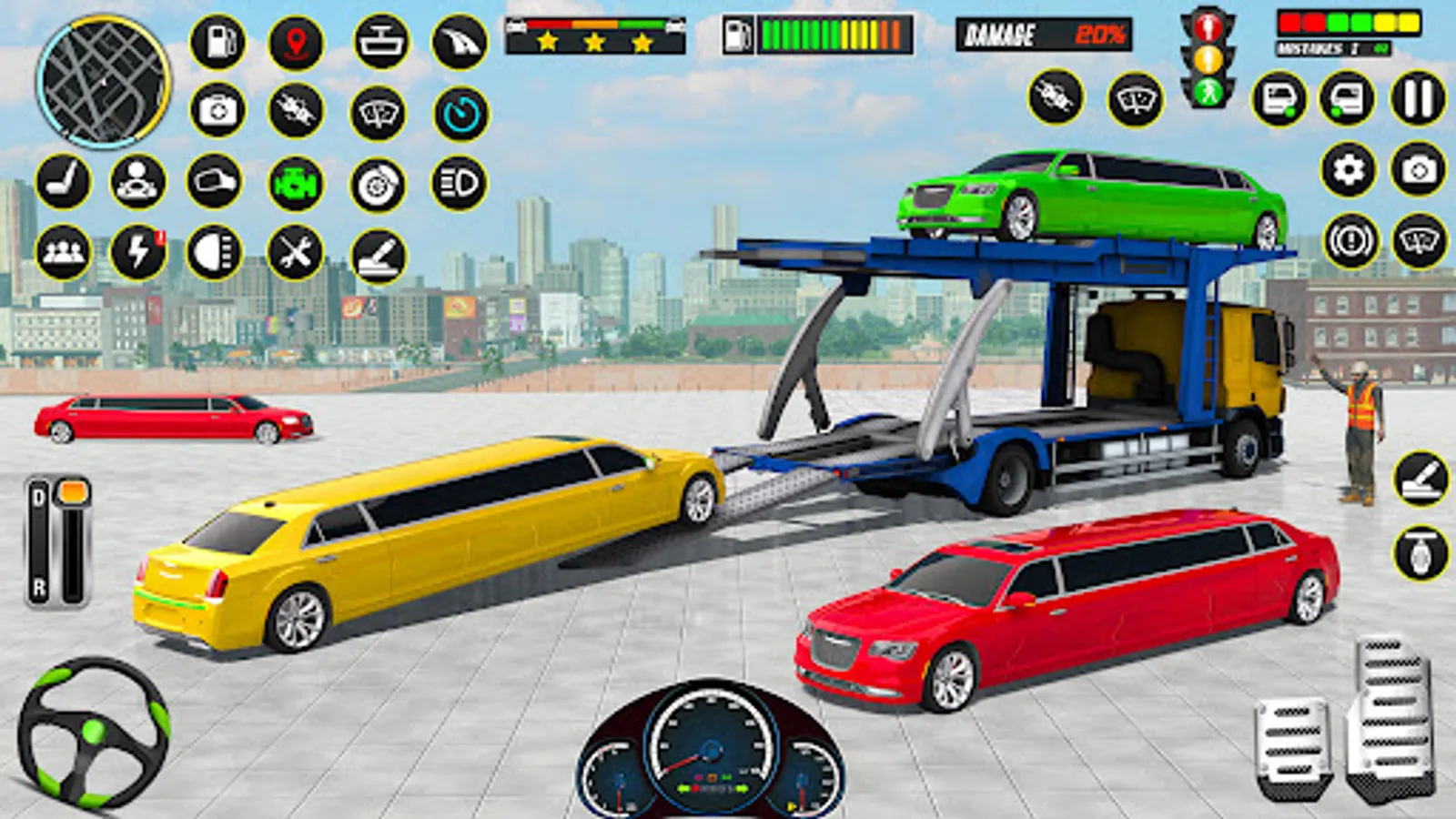The image size is (1456, 819).
Task: Toggle the rear-view mirror icon
Action: pyautogui.click(x=380, y=42)
